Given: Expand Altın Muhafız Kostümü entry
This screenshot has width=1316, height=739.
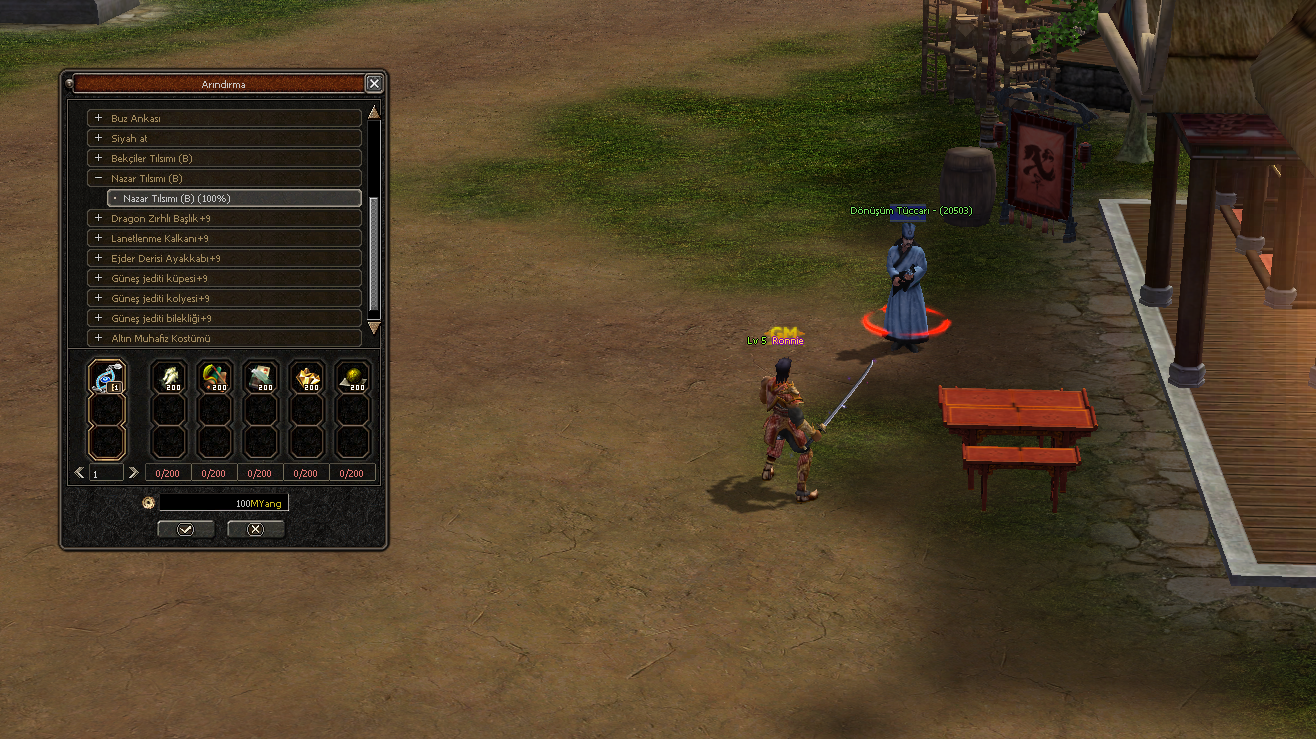Looking at the screenshot, I should pos(98,338).
